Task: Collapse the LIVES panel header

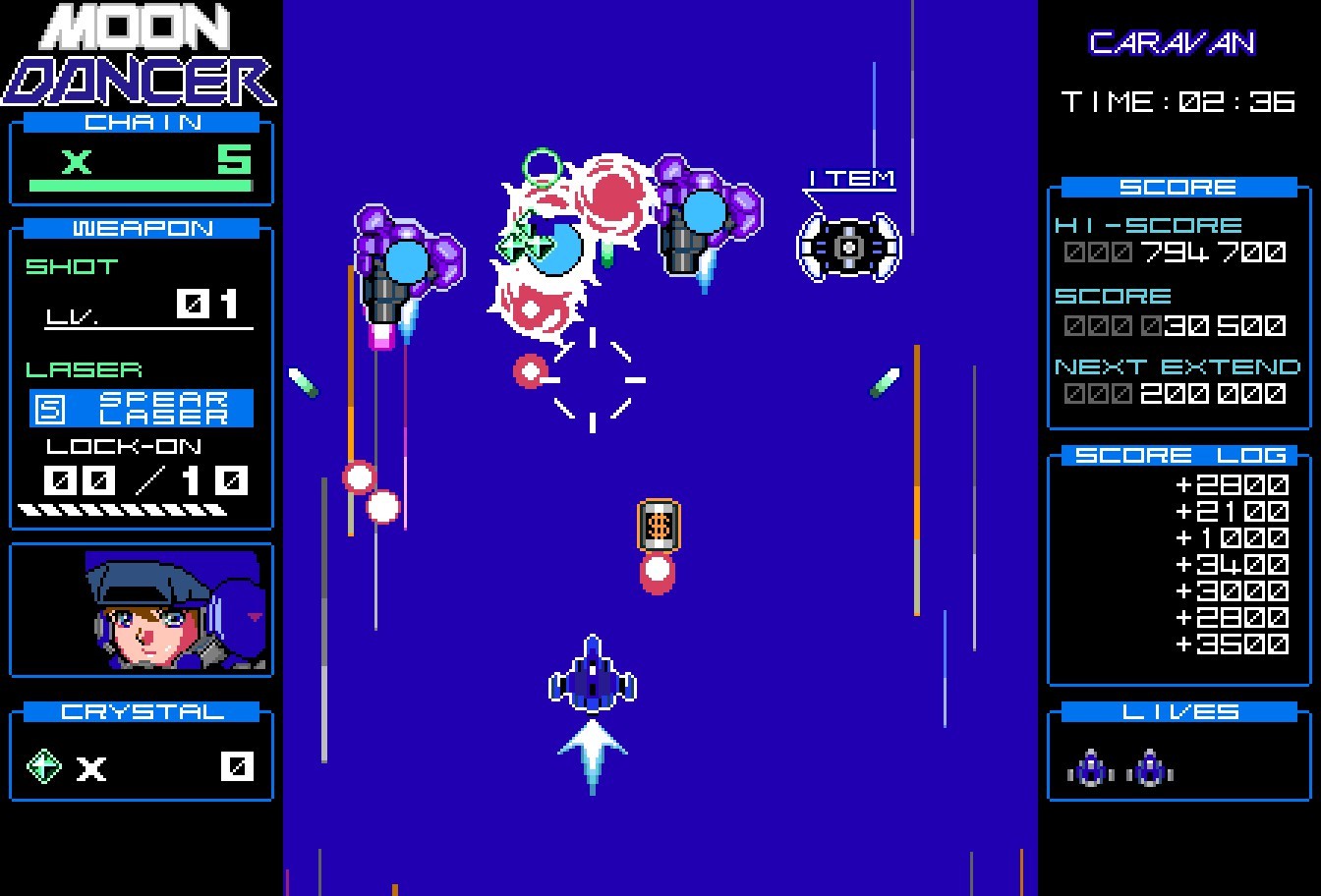Action: 1177,711
